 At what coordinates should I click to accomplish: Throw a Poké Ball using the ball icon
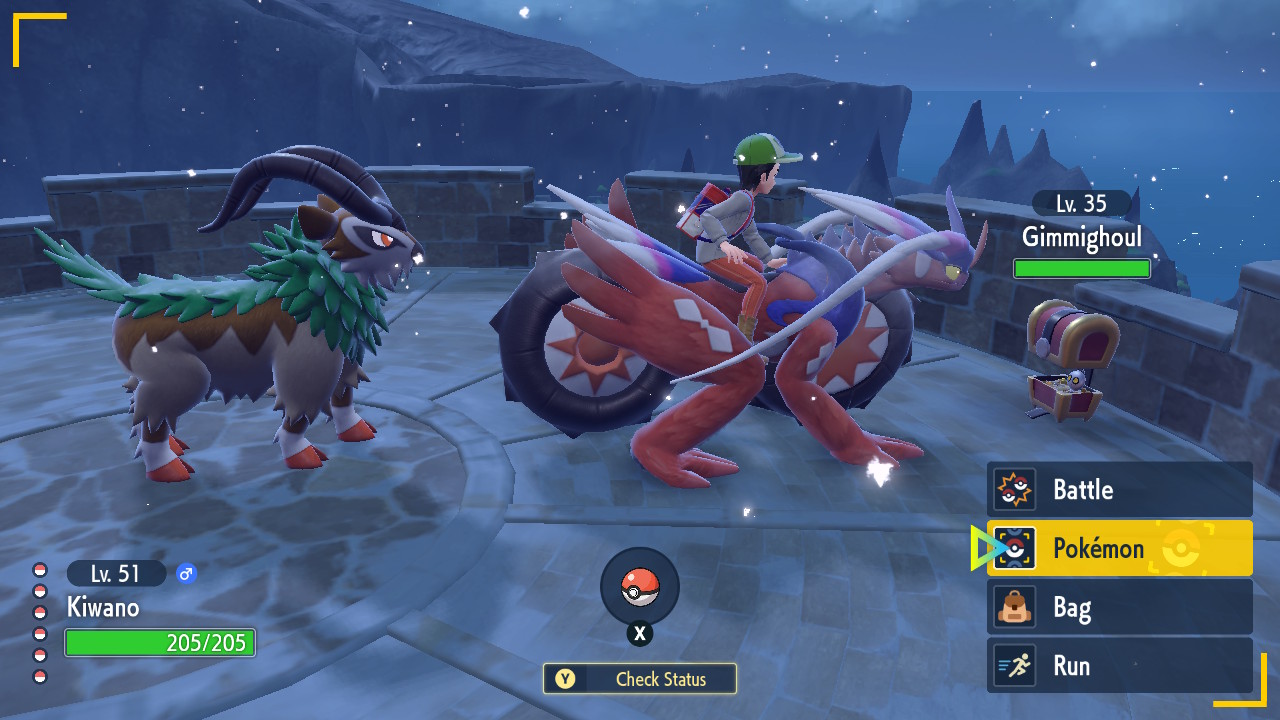point(640,587)
